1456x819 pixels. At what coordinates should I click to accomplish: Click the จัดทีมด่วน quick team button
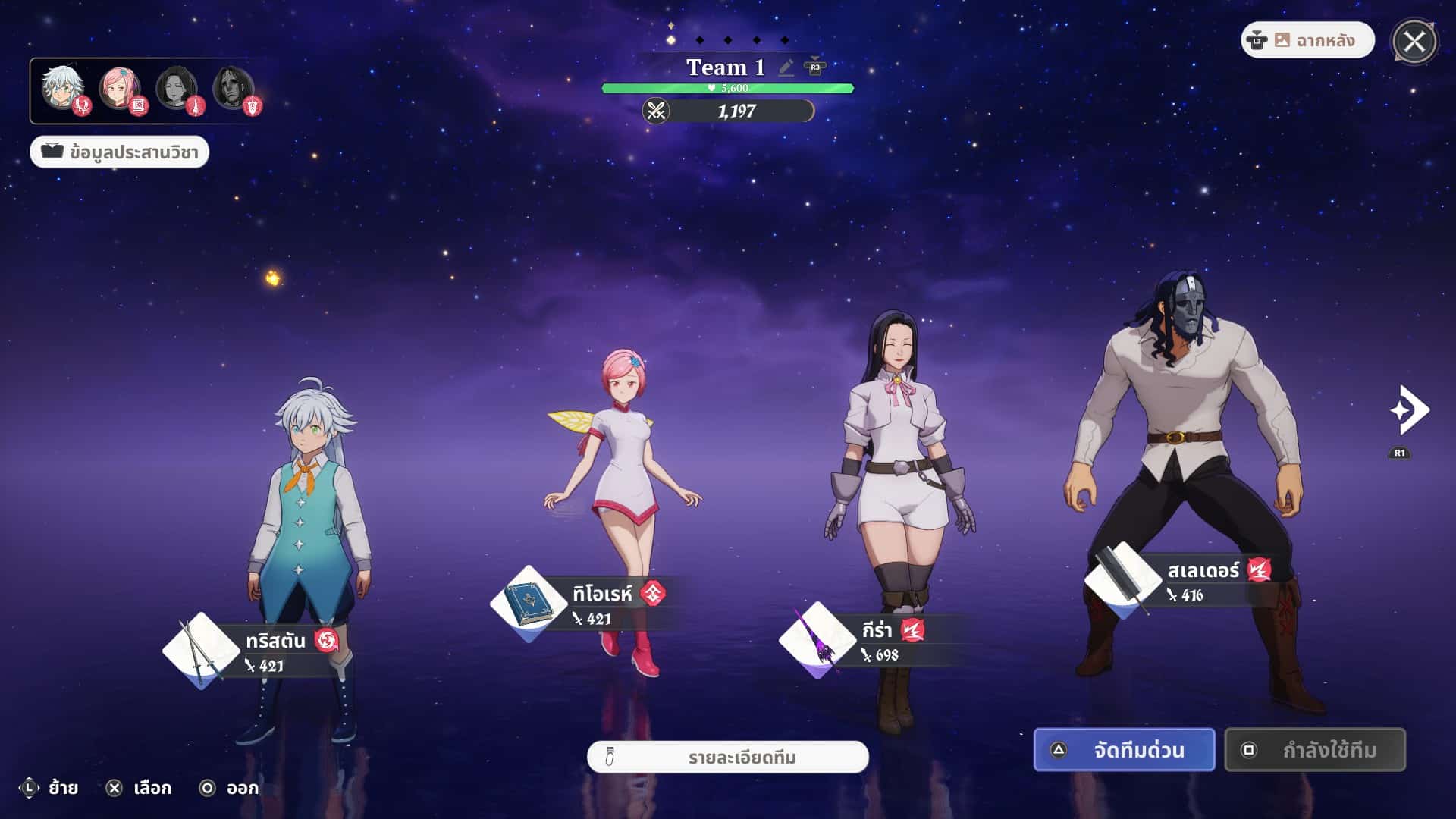(x=1124, y=750)
